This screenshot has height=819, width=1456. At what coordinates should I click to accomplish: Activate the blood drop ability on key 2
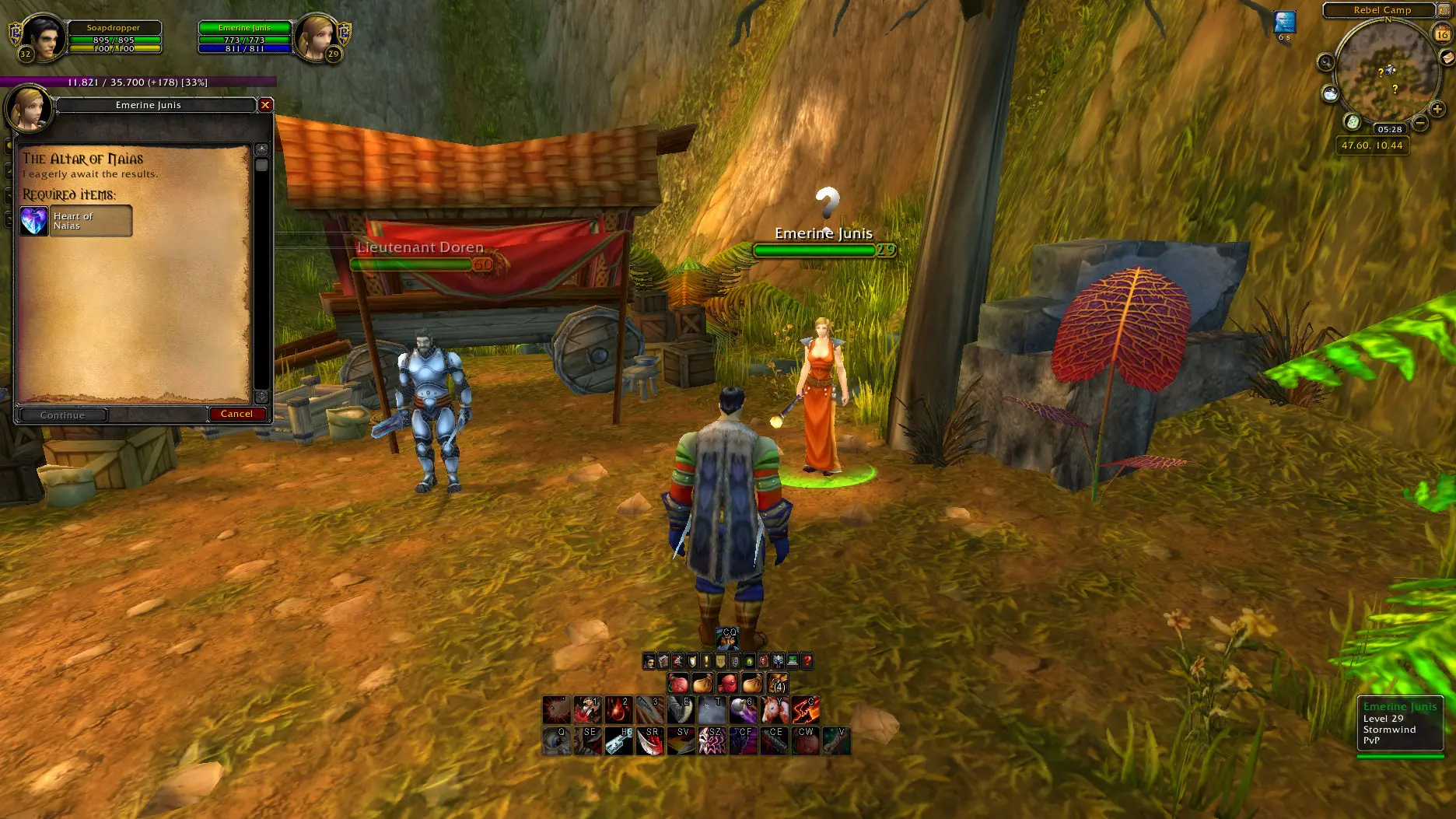pyautogui.click(x=618, y=710)
